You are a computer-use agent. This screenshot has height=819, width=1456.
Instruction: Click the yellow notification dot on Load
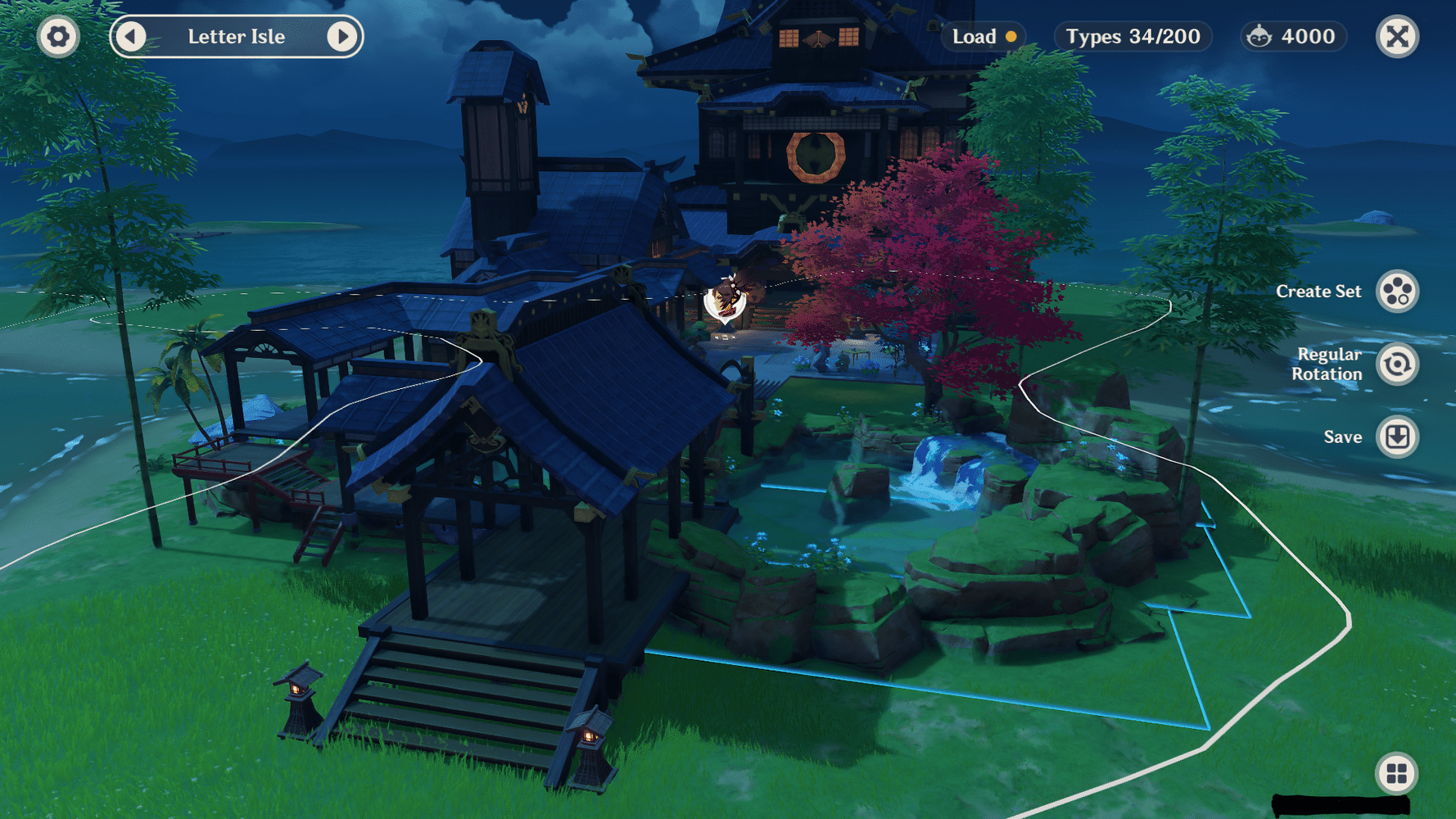coord(1013,36)
